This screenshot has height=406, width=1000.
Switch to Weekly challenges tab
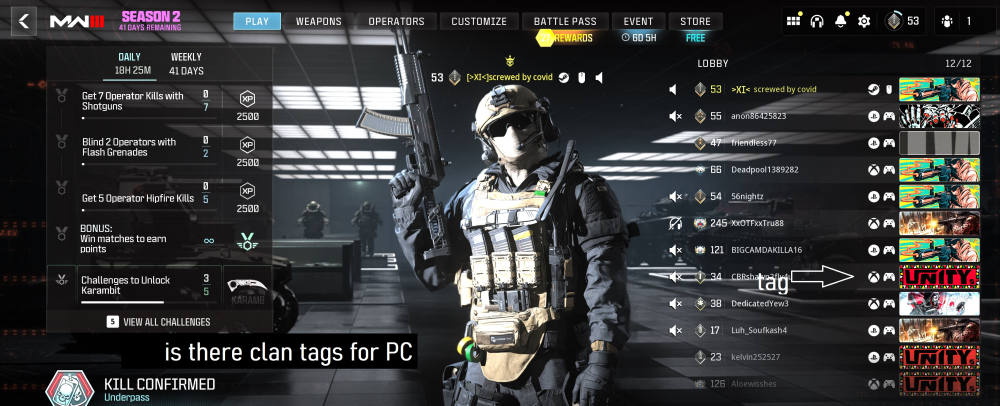(187, 64)
